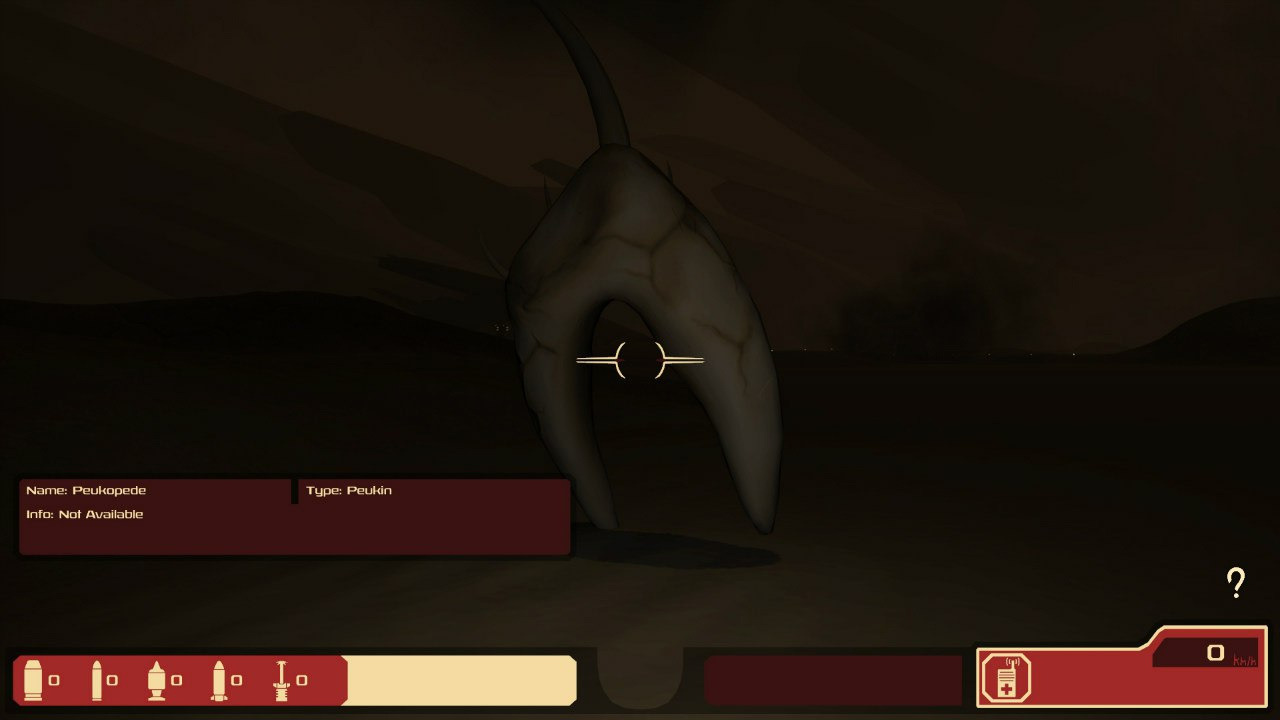The height and width of the screenshot is (720, 1280).
Task: Select the syringe dart ammo icon
Action: (282, 680)
